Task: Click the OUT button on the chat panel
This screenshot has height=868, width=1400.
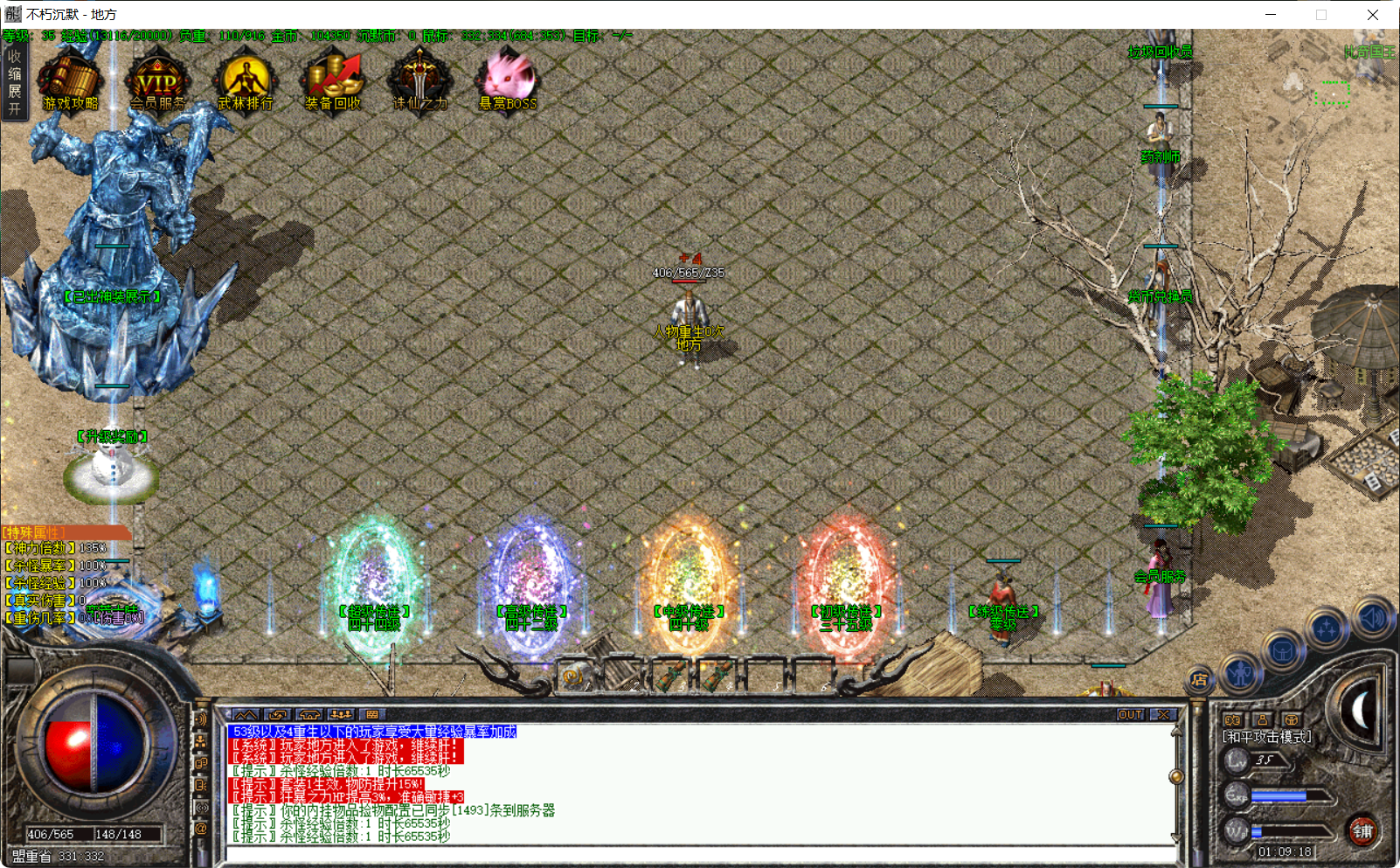Action: click(x=1130, y=714)
